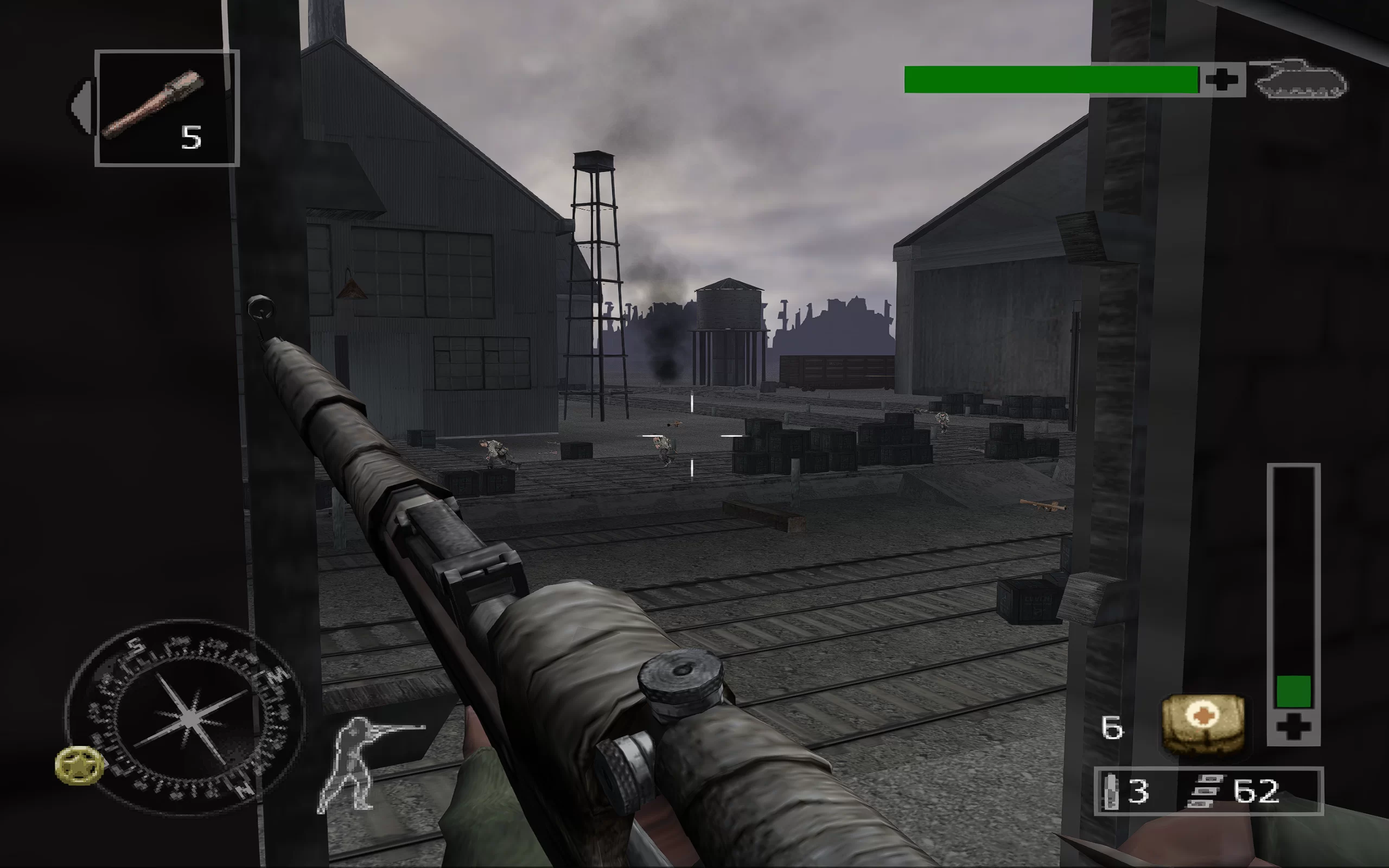The height and width of the screenshot is (868, 1389).
Task: Toggle the standing soldier stance icon
Action: coord(361,762)
